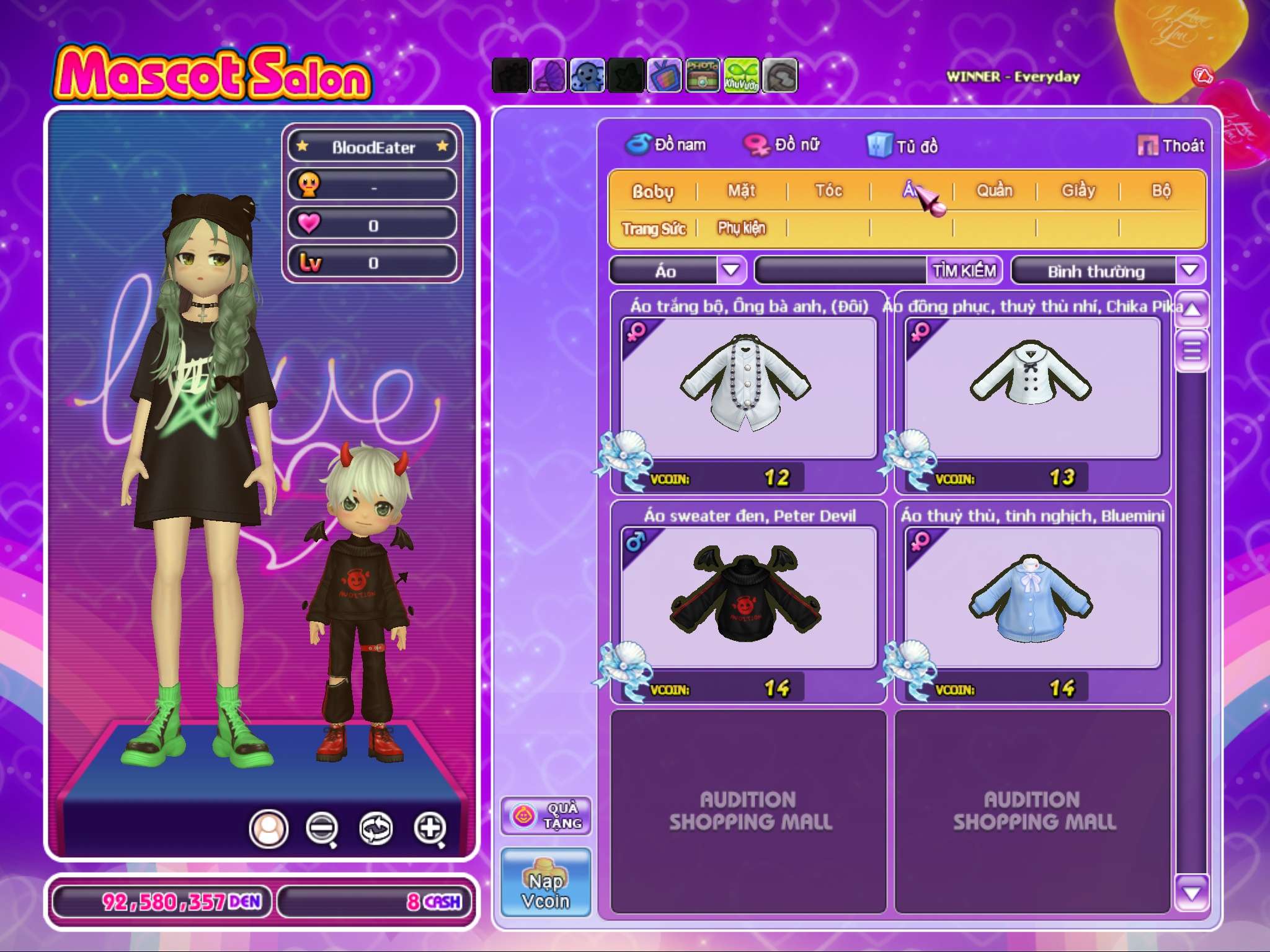
Task: Rotate the character preview
Action: click(x=376, y=828)
